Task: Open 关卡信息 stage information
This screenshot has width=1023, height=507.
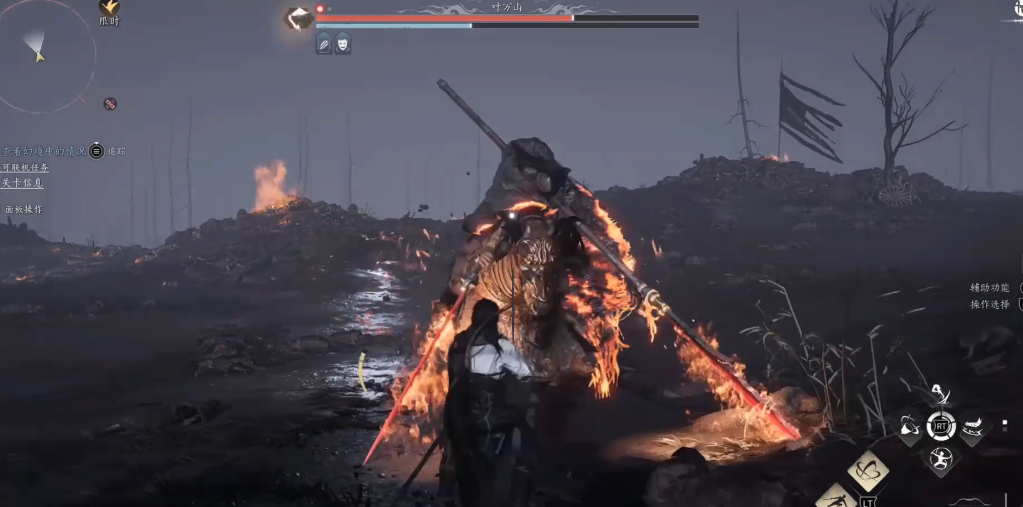Action: pos(23,183)
